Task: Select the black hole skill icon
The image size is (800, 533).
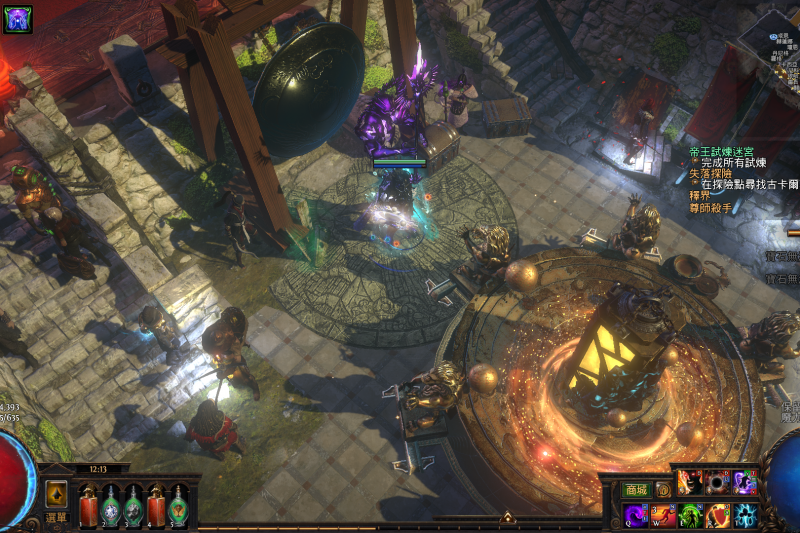Action: [717, 482]
